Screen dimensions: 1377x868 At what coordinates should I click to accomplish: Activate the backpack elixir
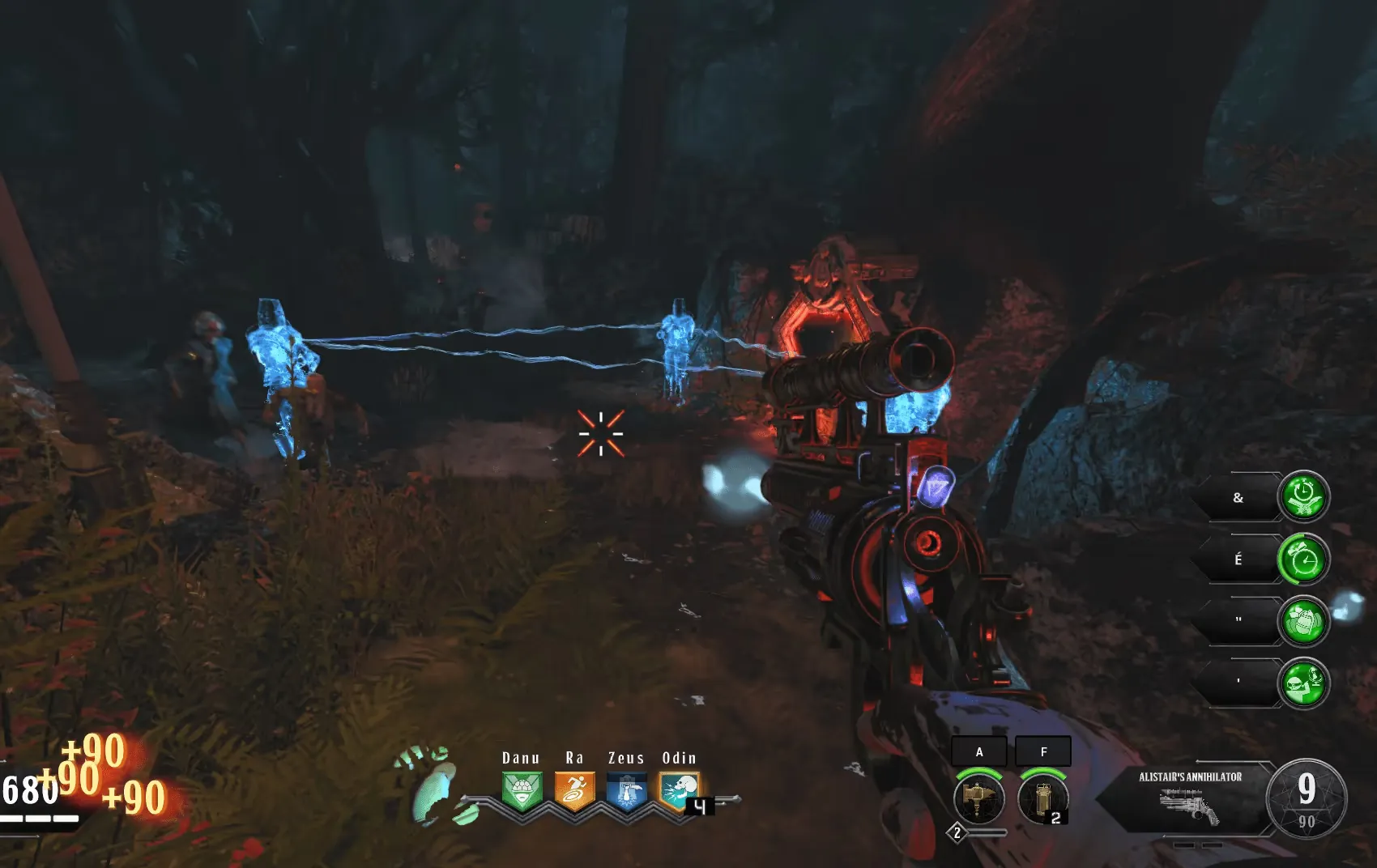(x=1303, y=621)
